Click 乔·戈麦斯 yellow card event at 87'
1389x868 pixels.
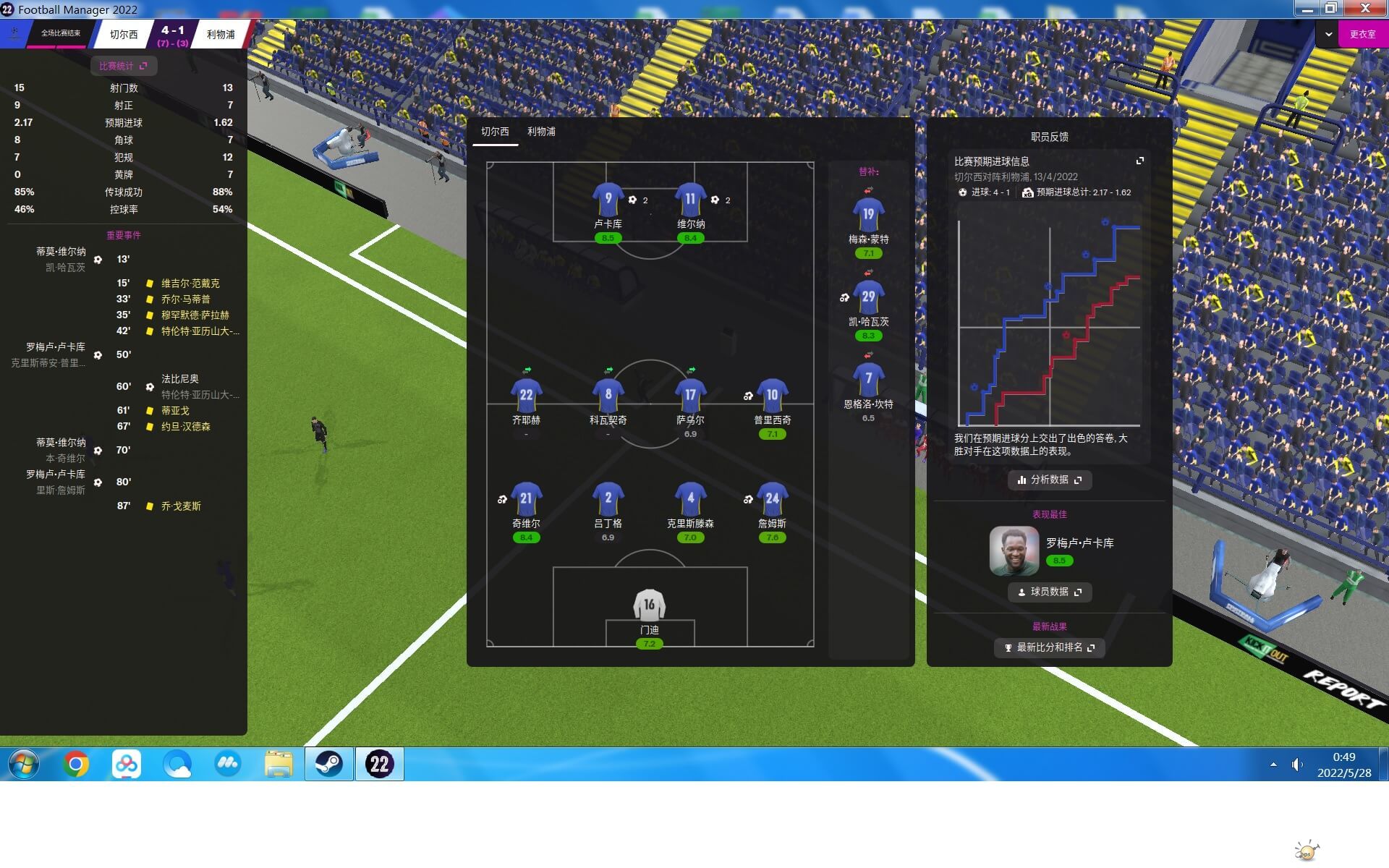tap(181, 506)
